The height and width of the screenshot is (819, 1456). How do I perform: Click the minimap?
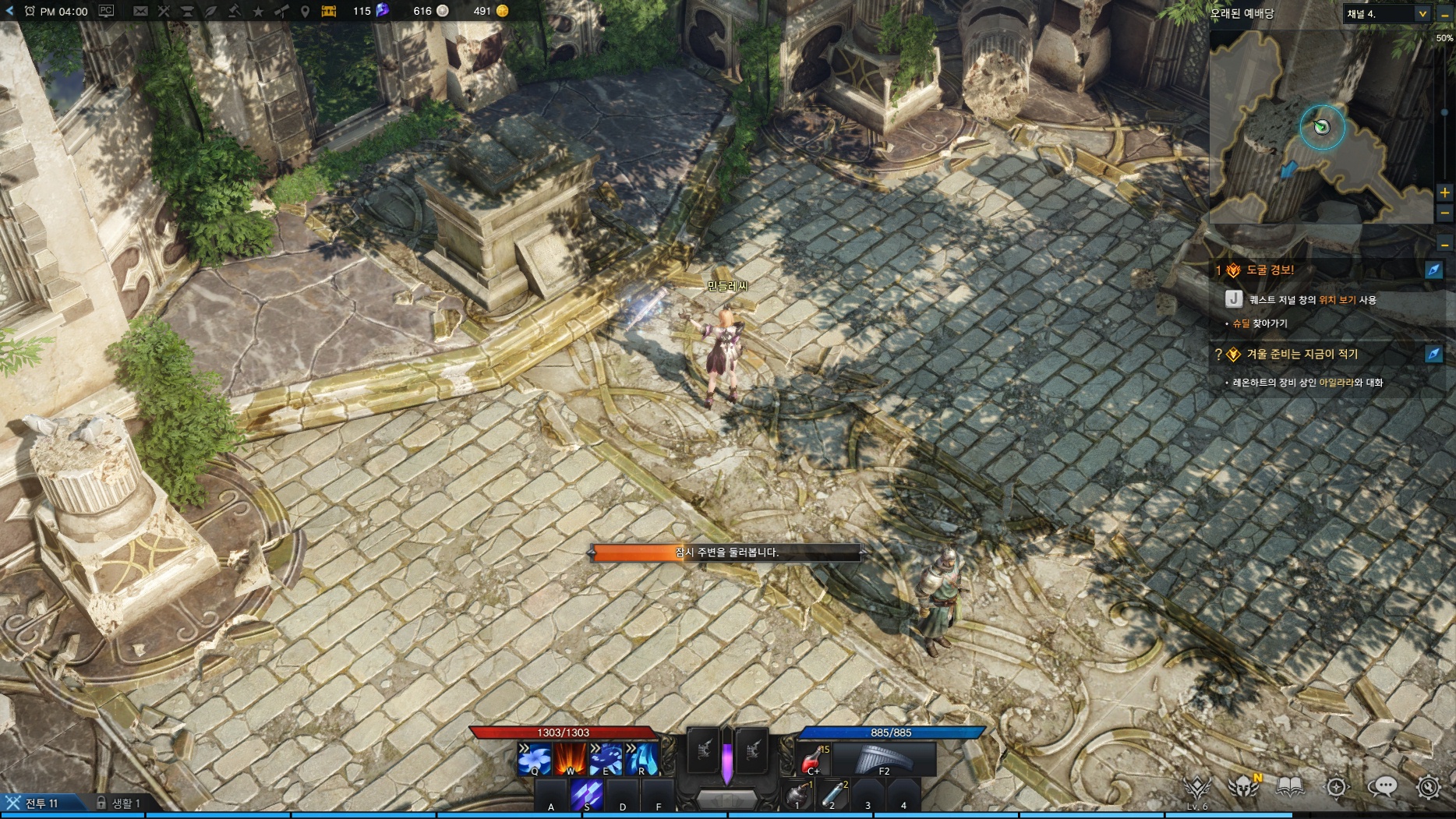point(1321,129)
